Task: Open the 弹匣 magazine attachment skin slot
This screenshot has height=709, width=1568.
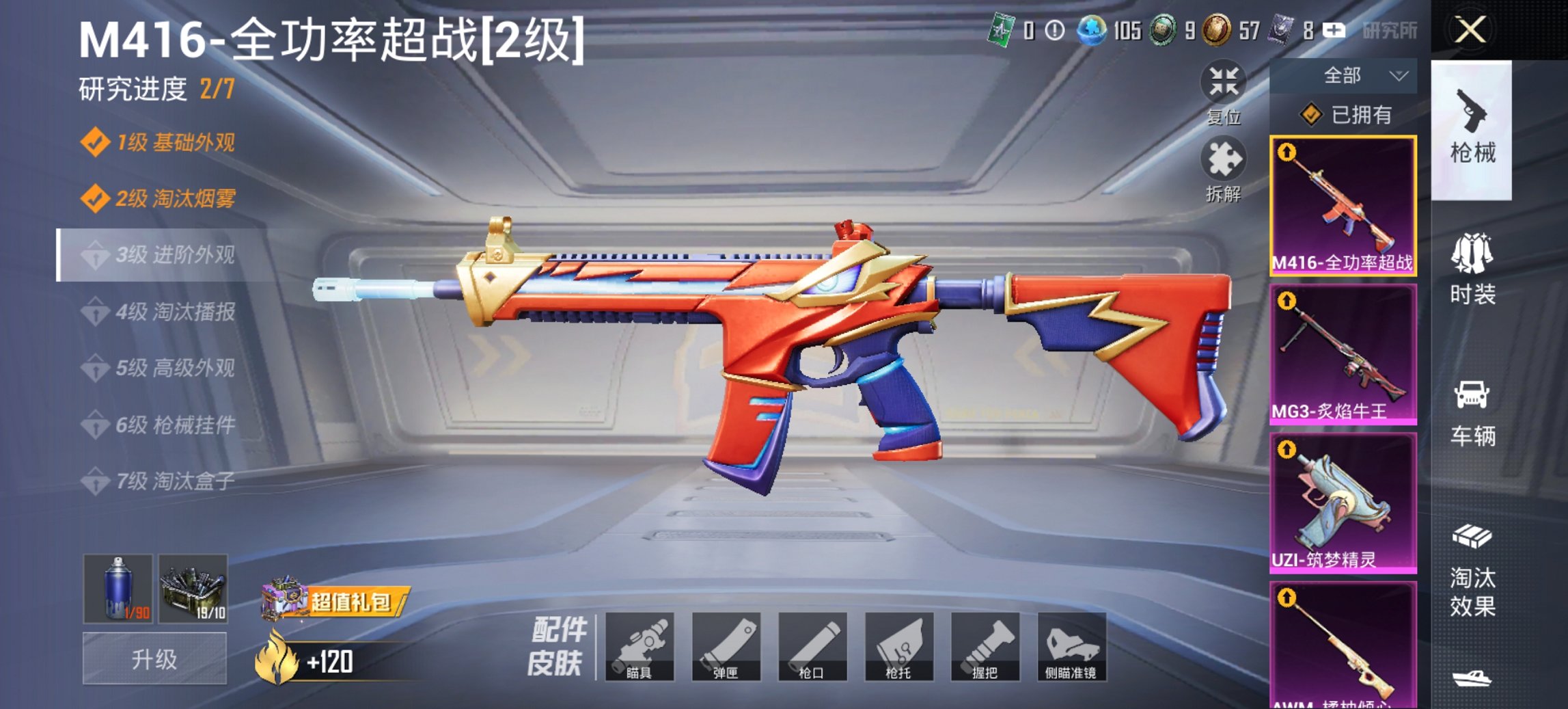Action: (726, 647)
